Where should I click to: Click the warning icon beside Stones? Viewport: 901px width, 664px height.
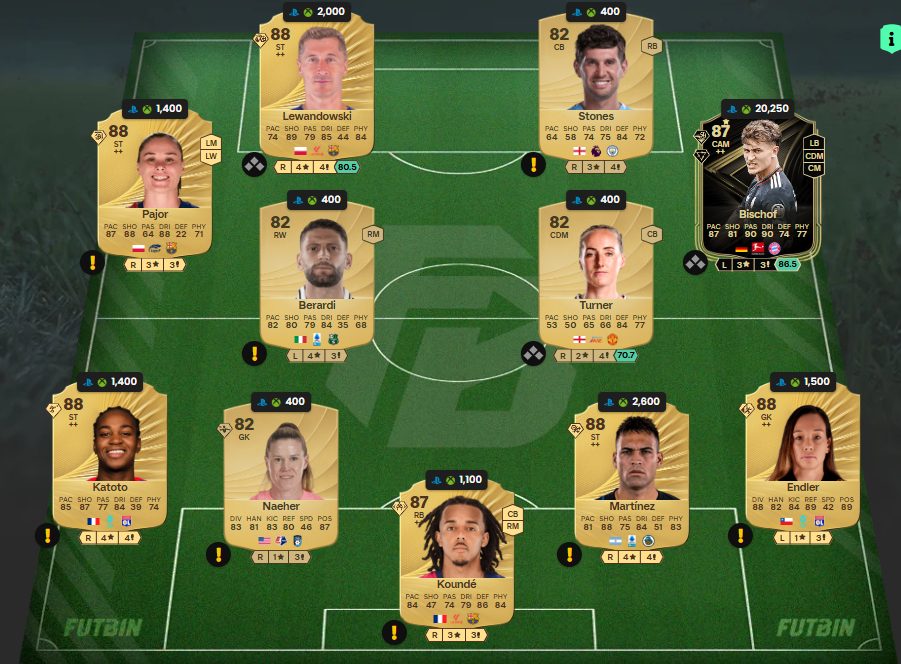534,165
